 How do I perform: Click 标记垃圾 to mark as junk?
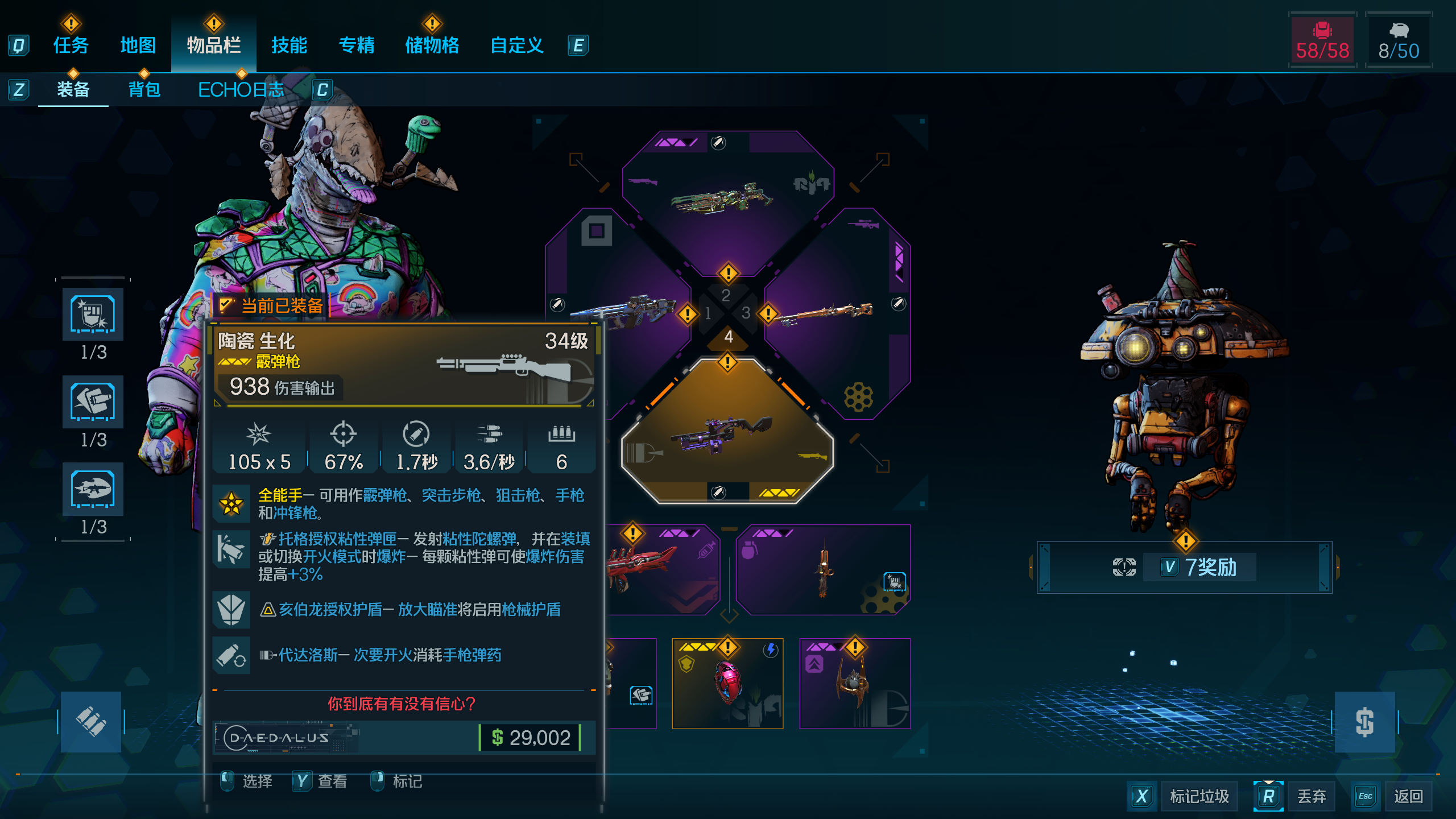click(1199, 796)
